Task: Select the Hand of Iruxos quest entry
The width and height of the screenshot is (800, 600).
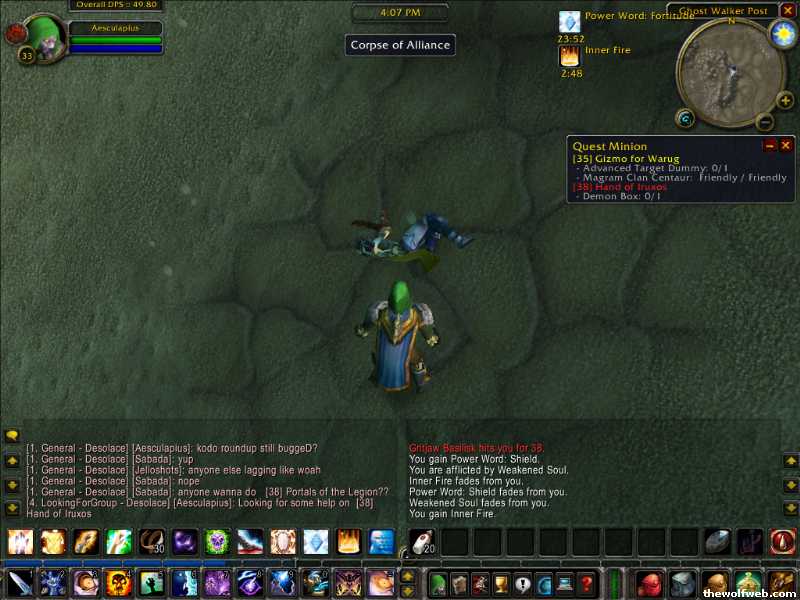Action: 620,187
